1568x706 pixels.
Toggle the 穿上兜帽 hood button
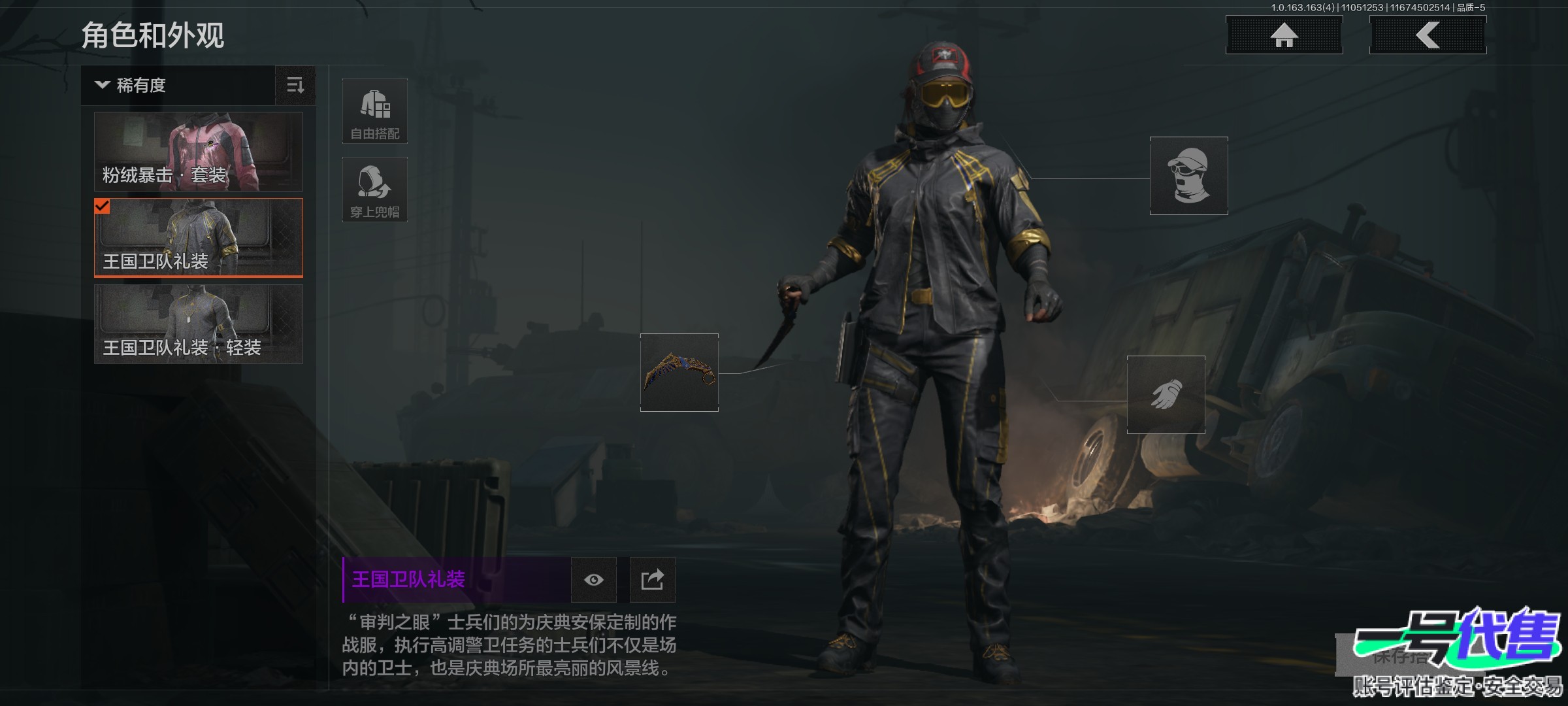(x=375, y=190)
